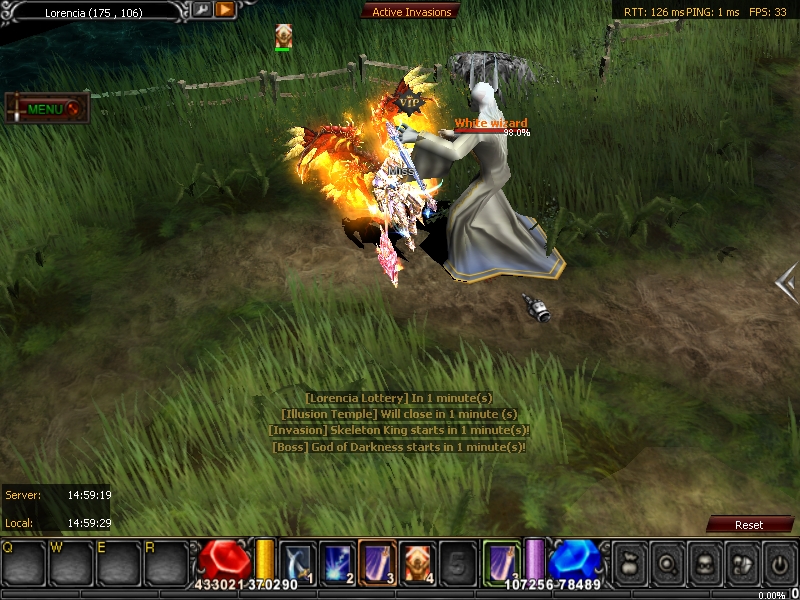Click the Reset button

pos(748,524)
